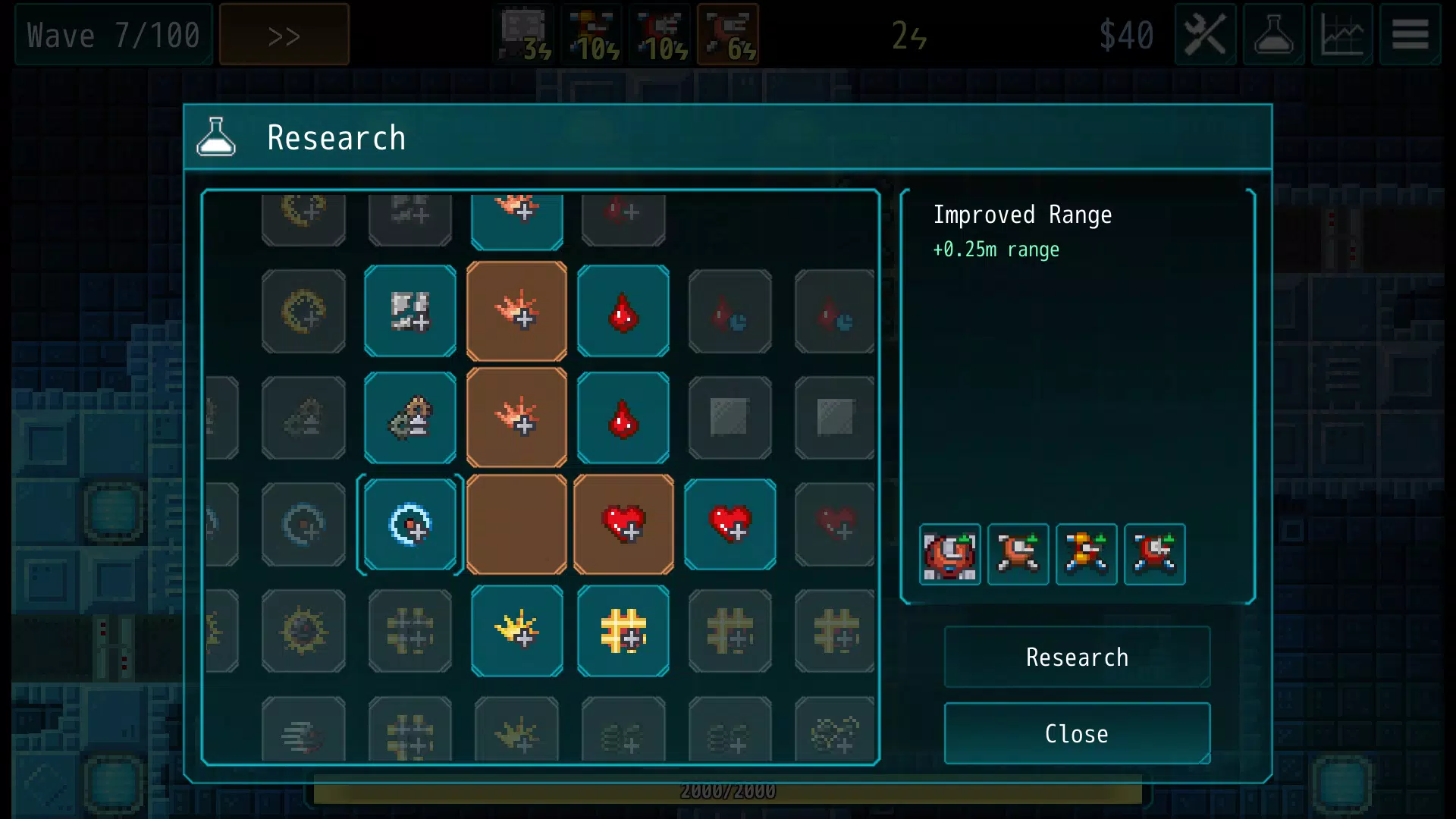Choose the wall blocks upgrade research node
Viewport: 1456px width, 819px height.
(410, 311)
